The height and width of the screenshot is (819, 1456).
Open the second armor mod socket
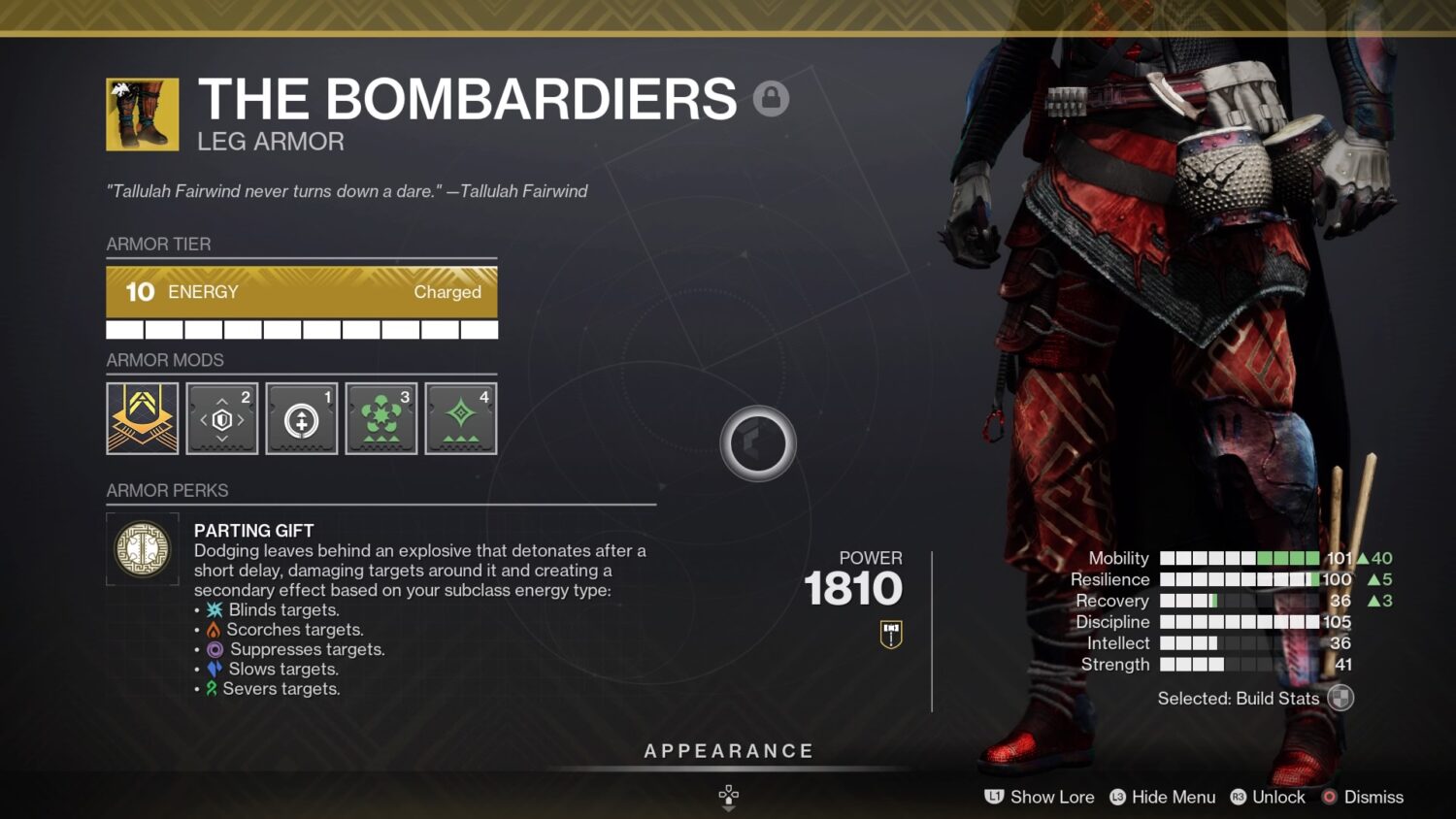pos(221,417)
